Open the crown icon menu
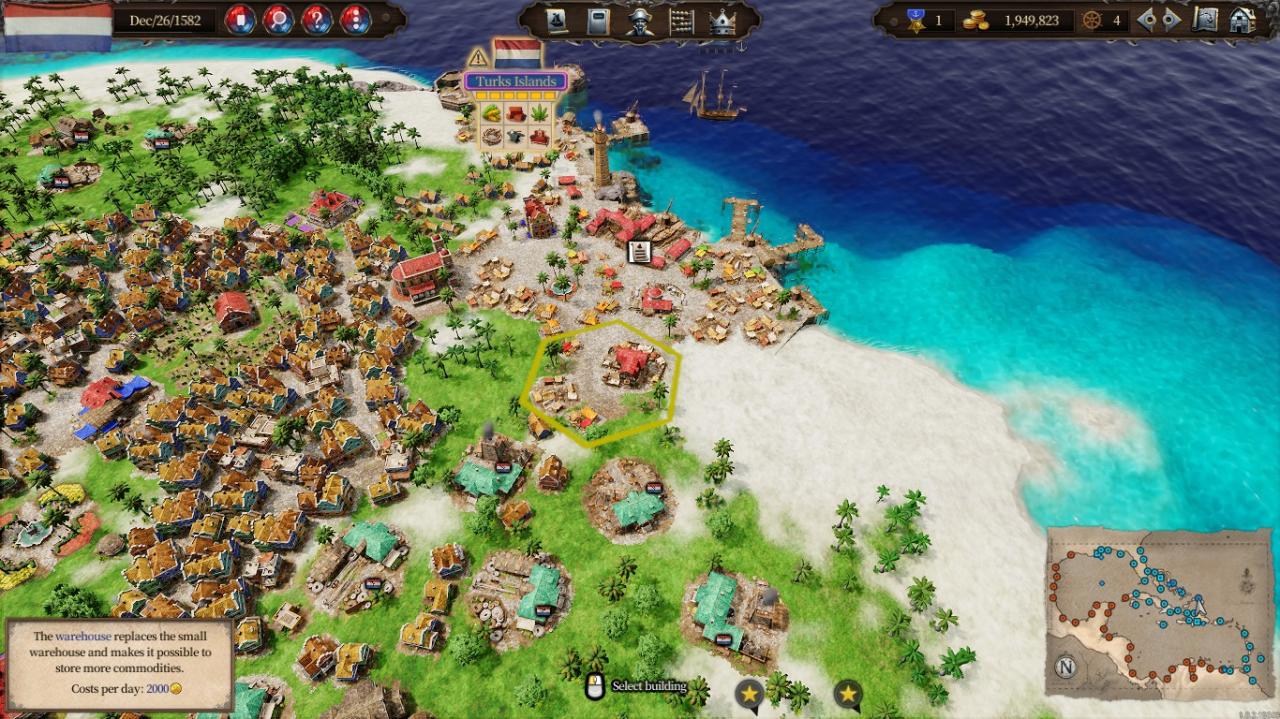Screen dimensions: 1280x719 [x=722, y=21]
